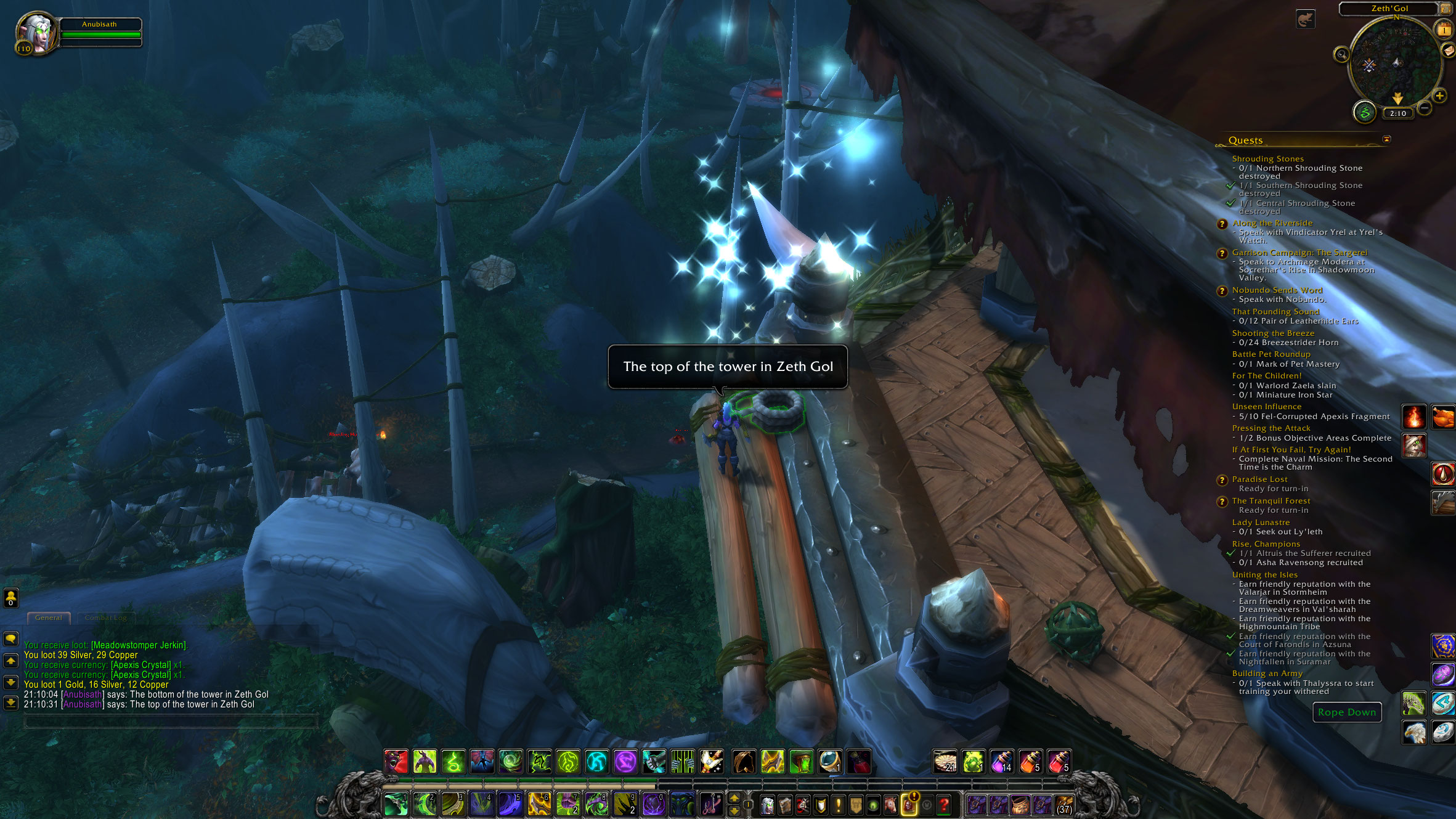Activate the purple spiral ability icon

(625, 762)
